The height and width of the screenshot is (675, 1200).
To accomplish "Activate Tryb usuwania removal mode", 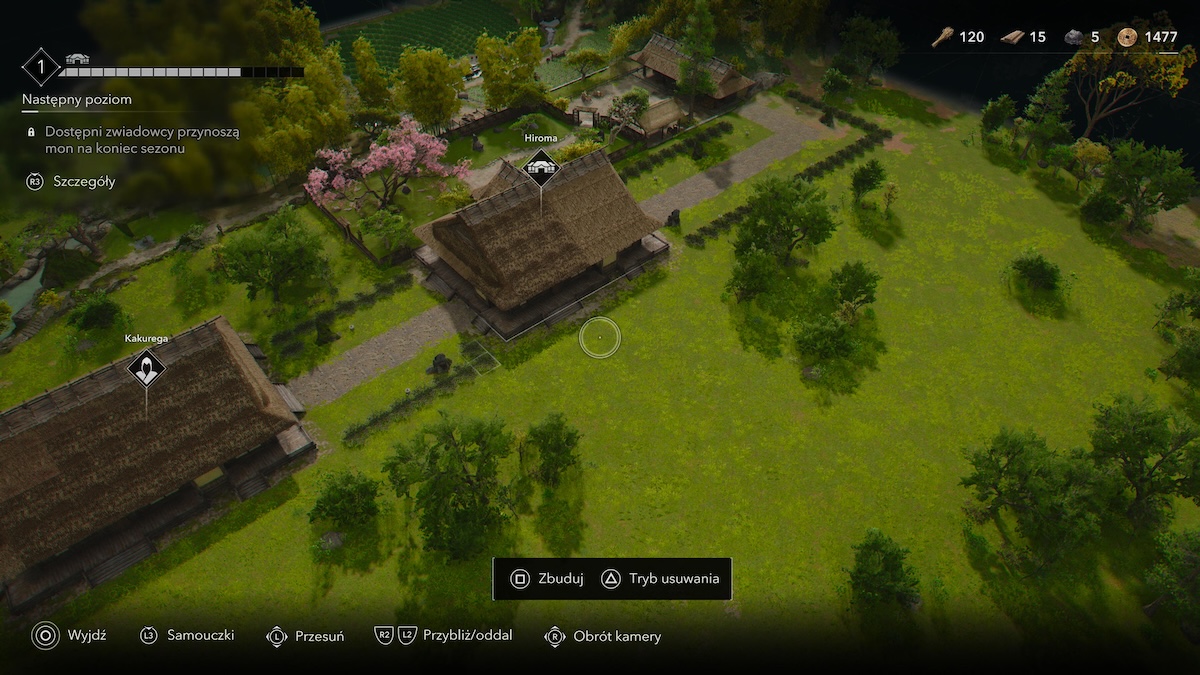I will (660, 579).
